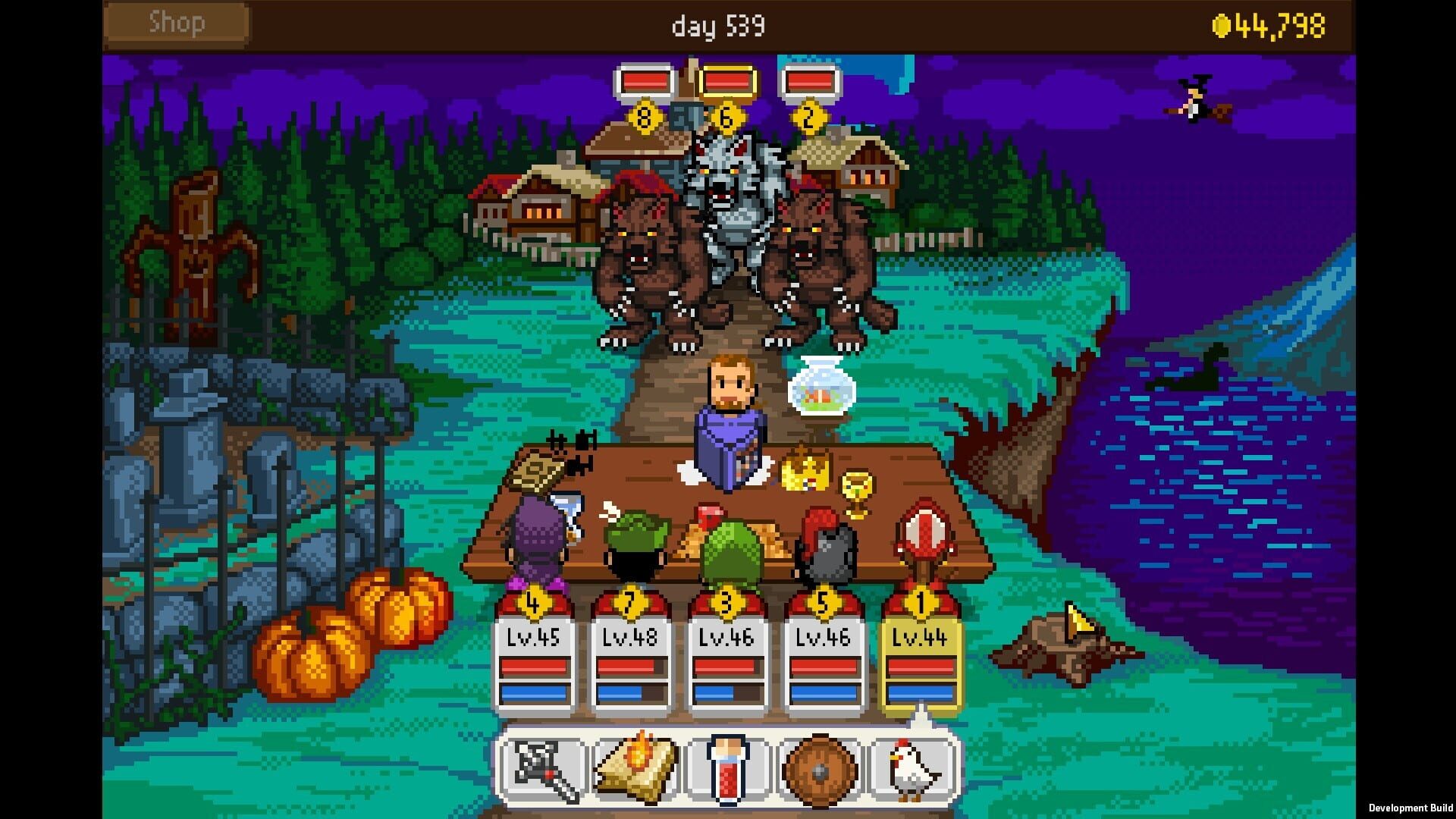The width and height of the screenshot is (1456, 819).
Task: Select the highlighted Lv.44 character panel
Action: 919,660
